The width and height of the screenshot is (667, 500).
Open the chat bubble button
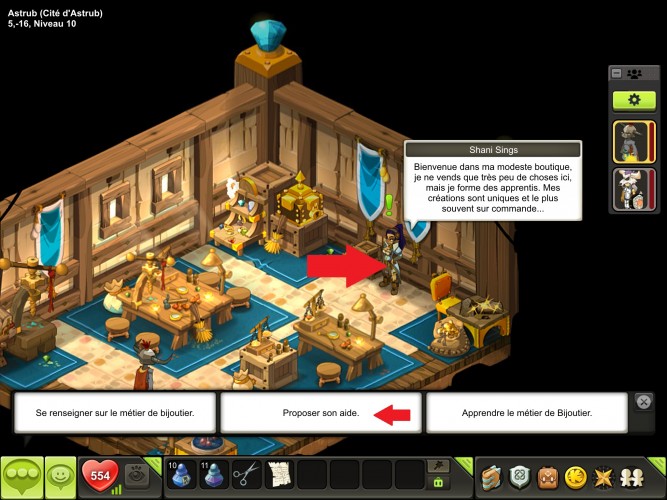pyautogui.click(x=21, y=477)
